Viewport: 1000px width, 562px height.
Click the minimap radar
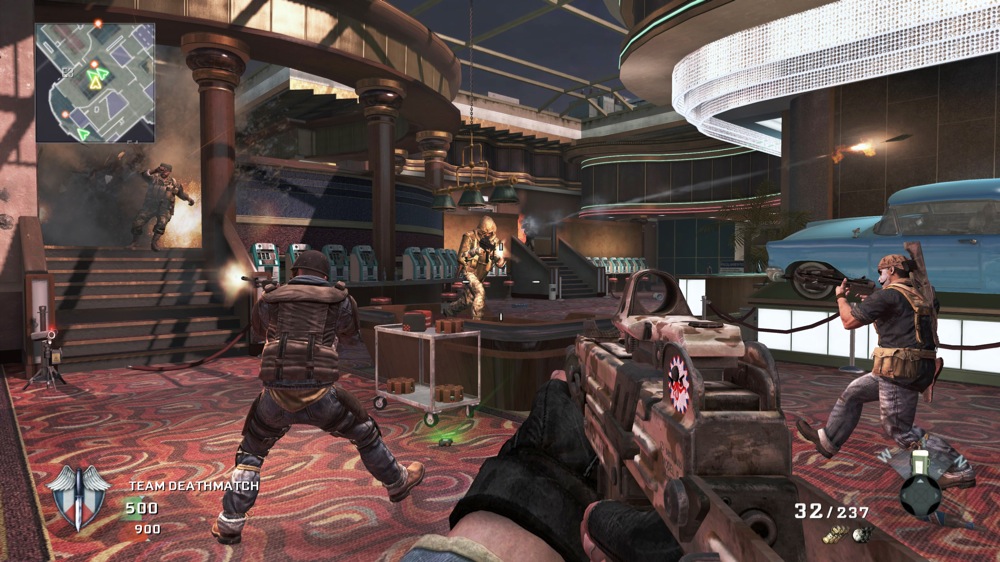pos(95,82)
